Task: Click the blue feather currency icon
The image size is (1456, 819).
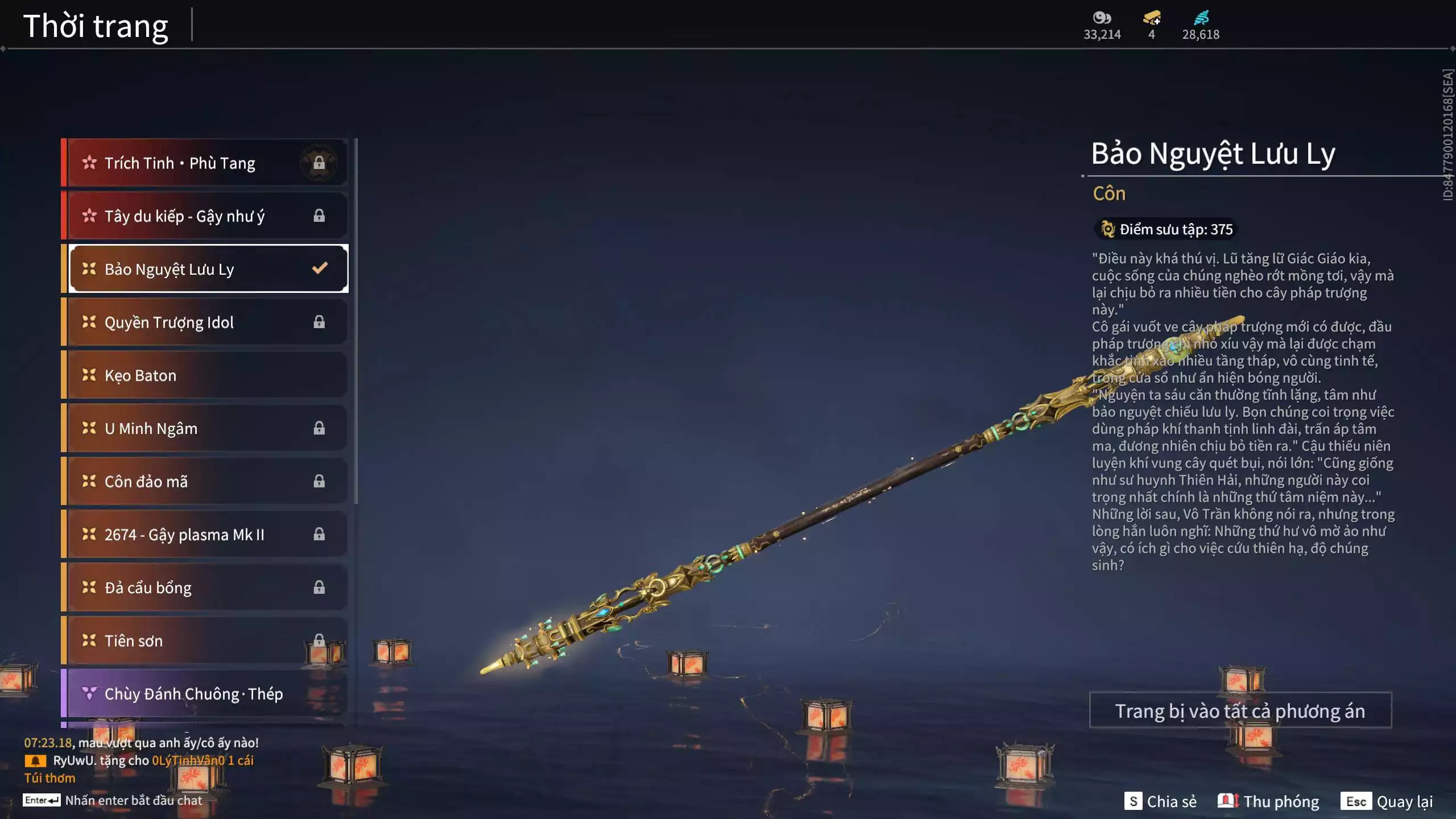Action: click(x=1201, y=18)
